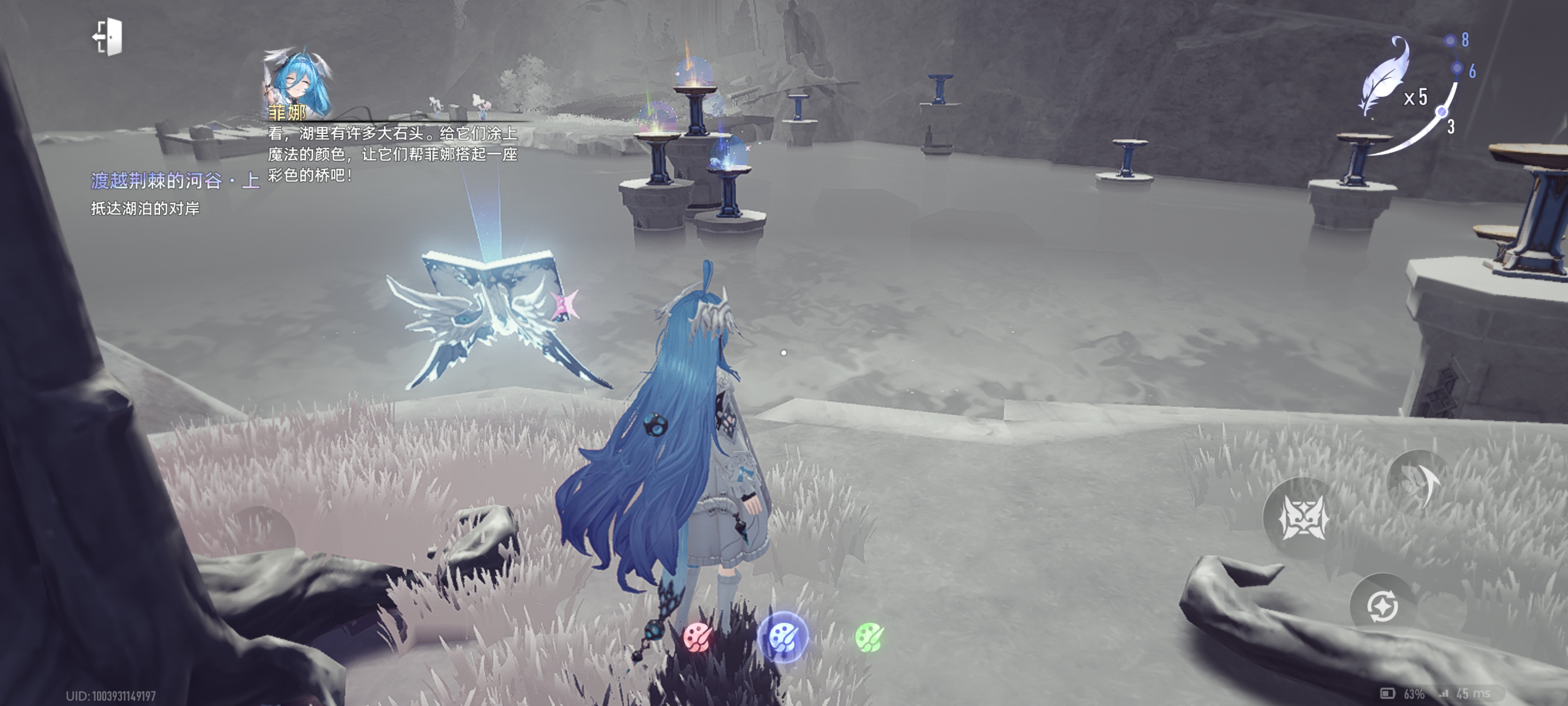Switch to the green paint palette
1568x706 pixels.
(x=869, y=637)
